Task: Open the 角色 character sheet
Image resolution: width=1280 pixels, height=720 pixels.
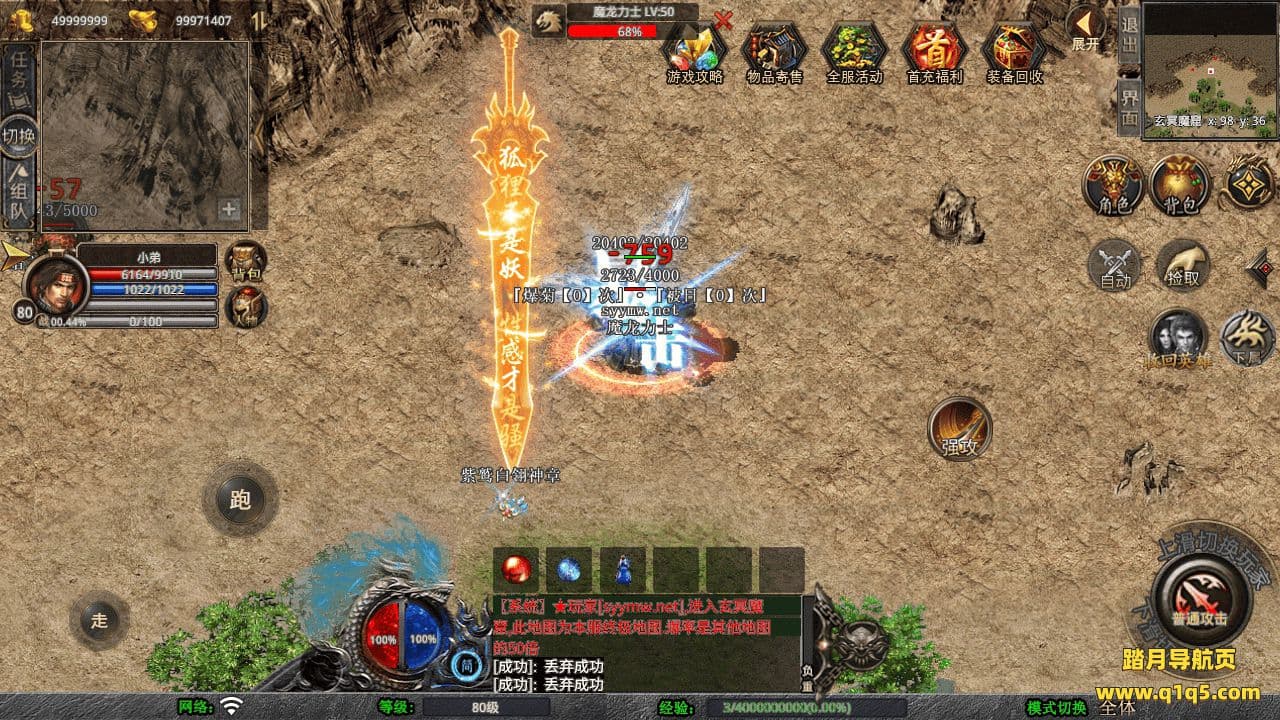Action: coord(1114,185)
